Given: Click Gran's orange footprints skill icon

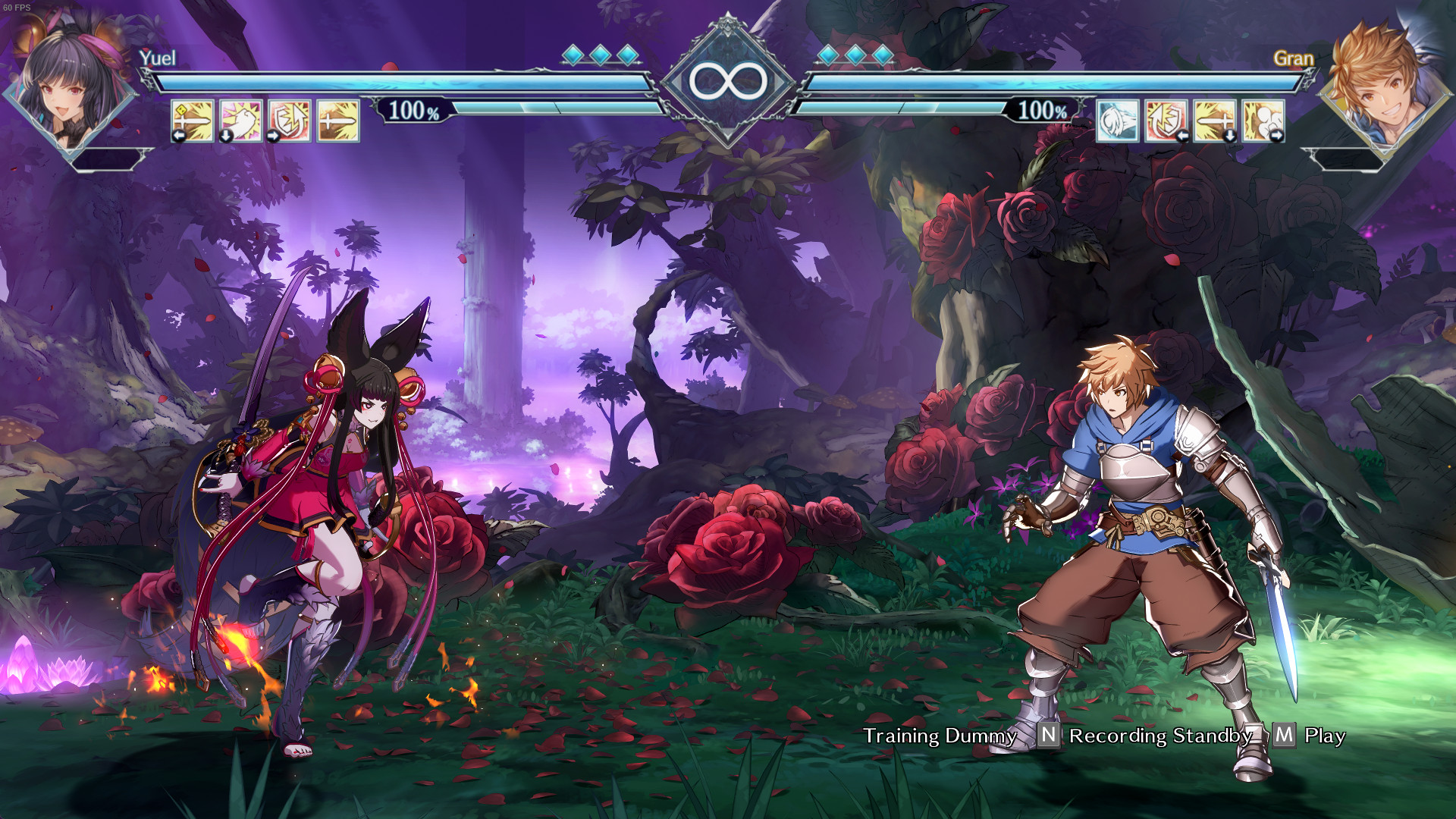Looking at the screenshot, I should click(x=1263, y=121).
